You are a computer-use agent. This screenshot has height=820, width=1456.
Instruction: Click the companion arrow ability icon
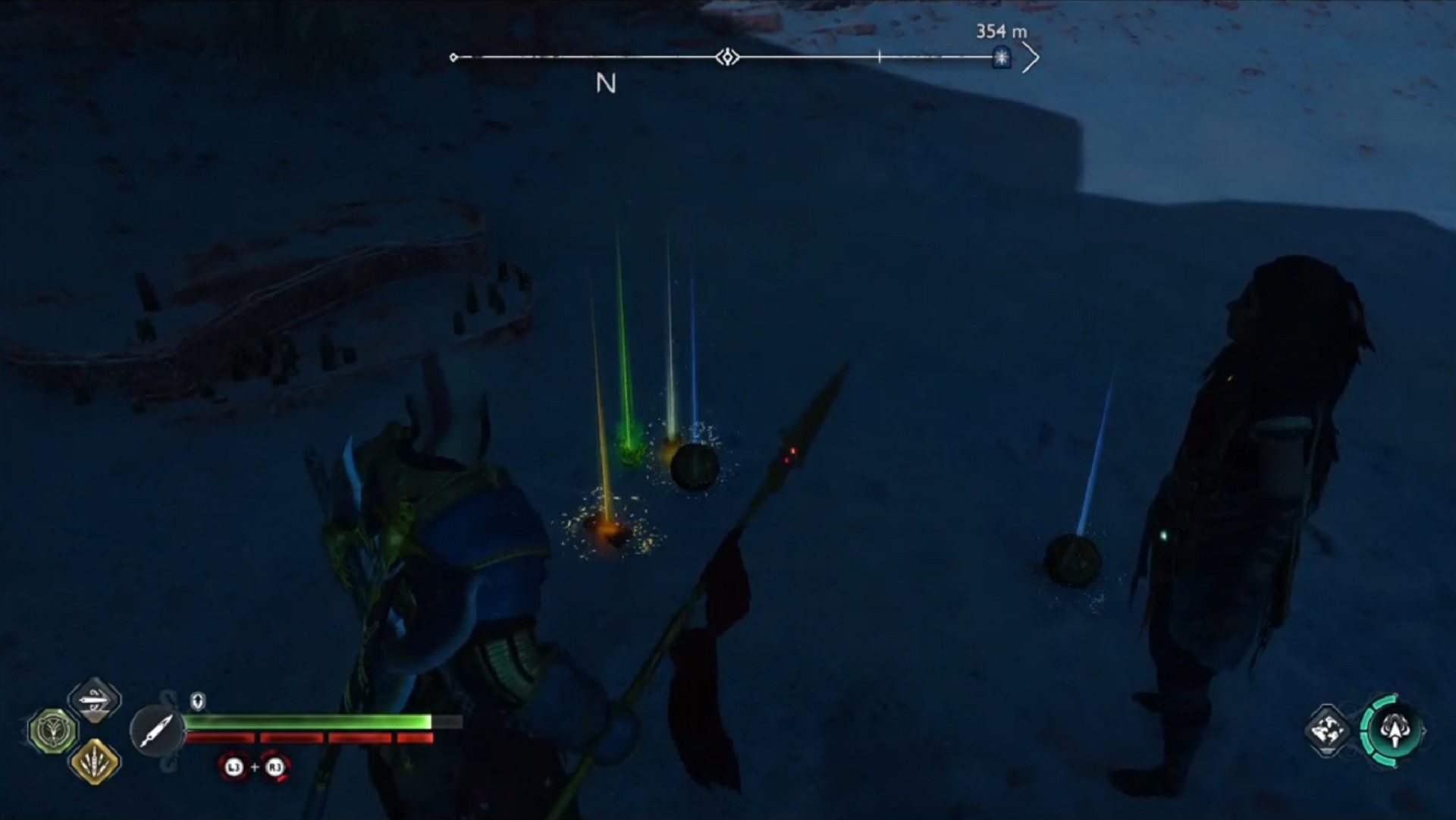(x=1393, y=730)
